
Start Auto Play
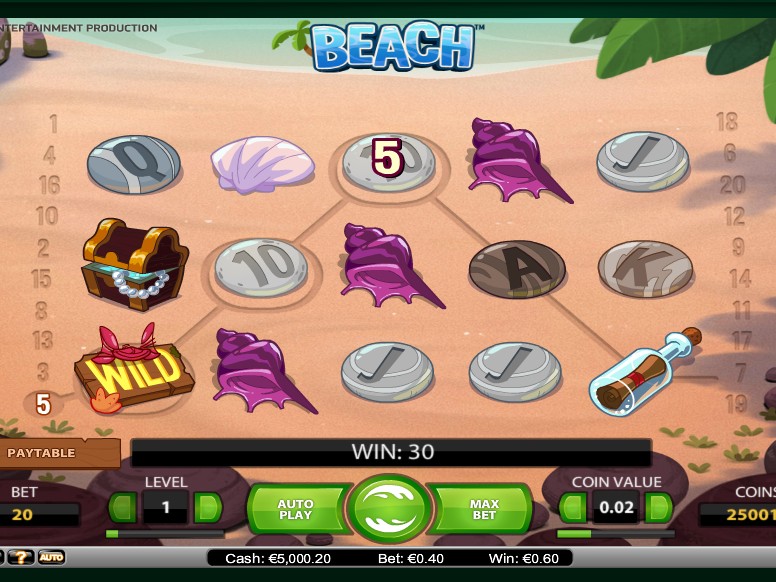coord(296,509)
